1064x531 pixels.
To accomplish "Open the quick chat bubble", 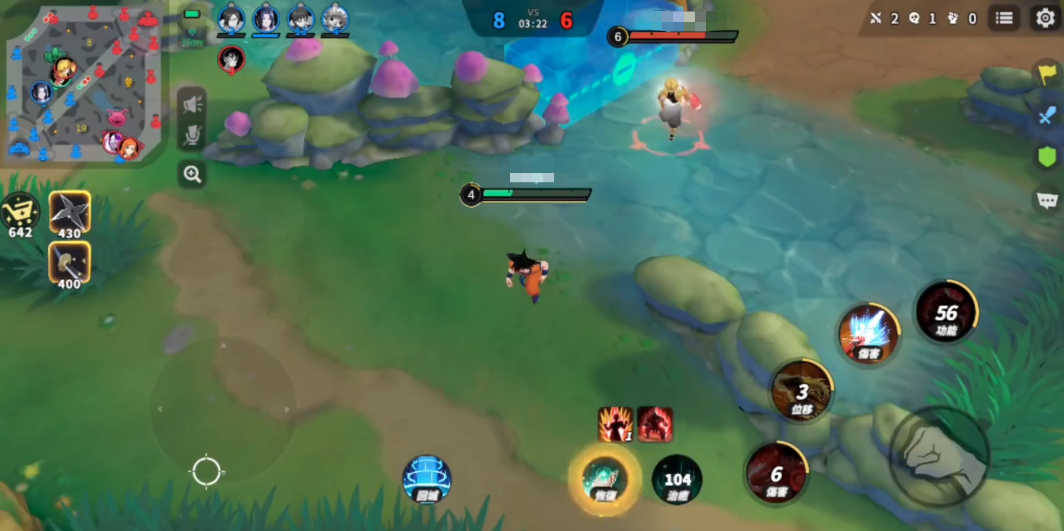I will [1047, 199].
